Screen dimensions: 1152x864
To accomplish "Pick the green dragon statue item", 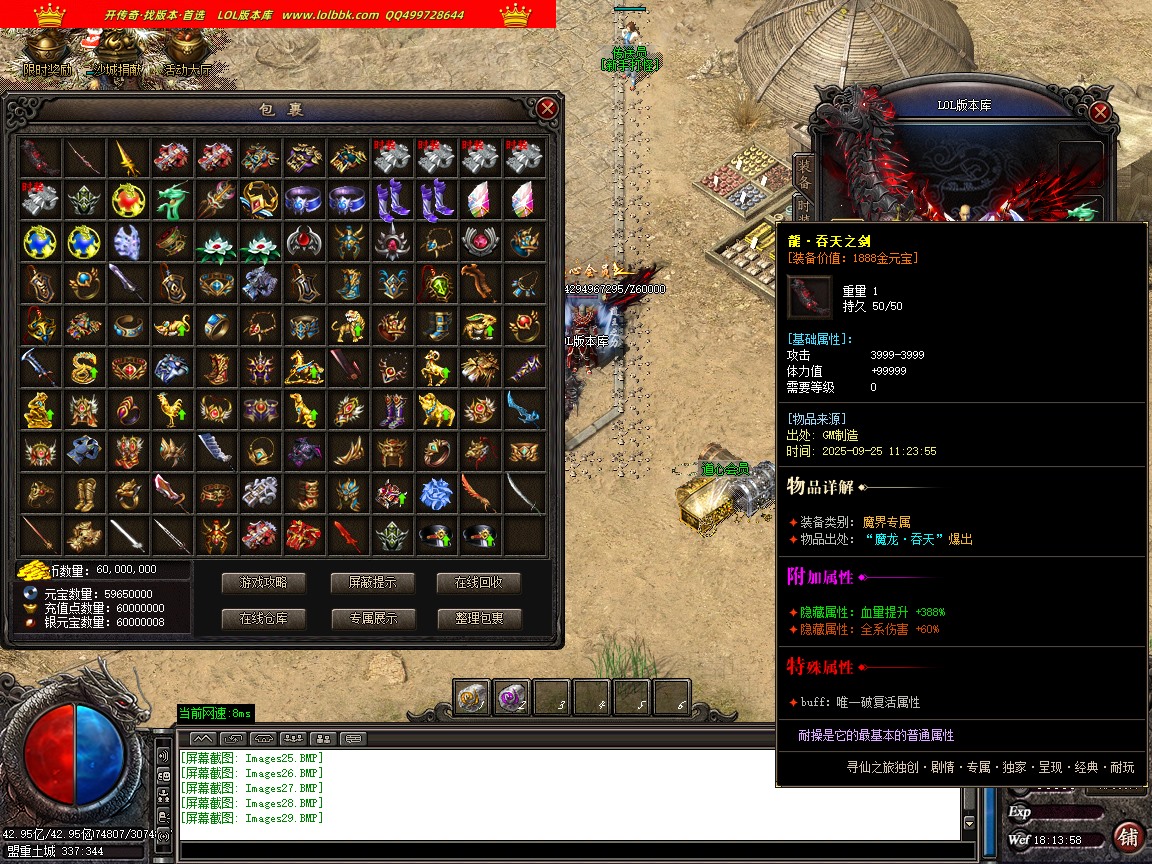I will point(173,199).
